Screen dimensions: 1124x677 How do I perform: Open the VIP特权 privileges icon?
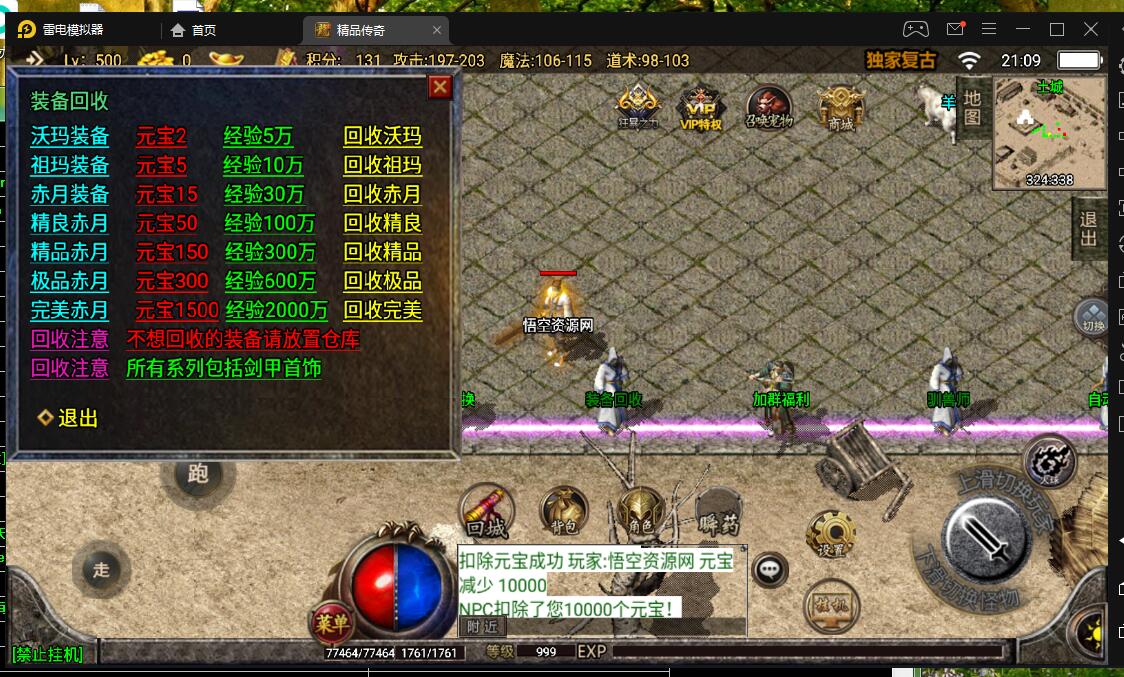[700, 107]
